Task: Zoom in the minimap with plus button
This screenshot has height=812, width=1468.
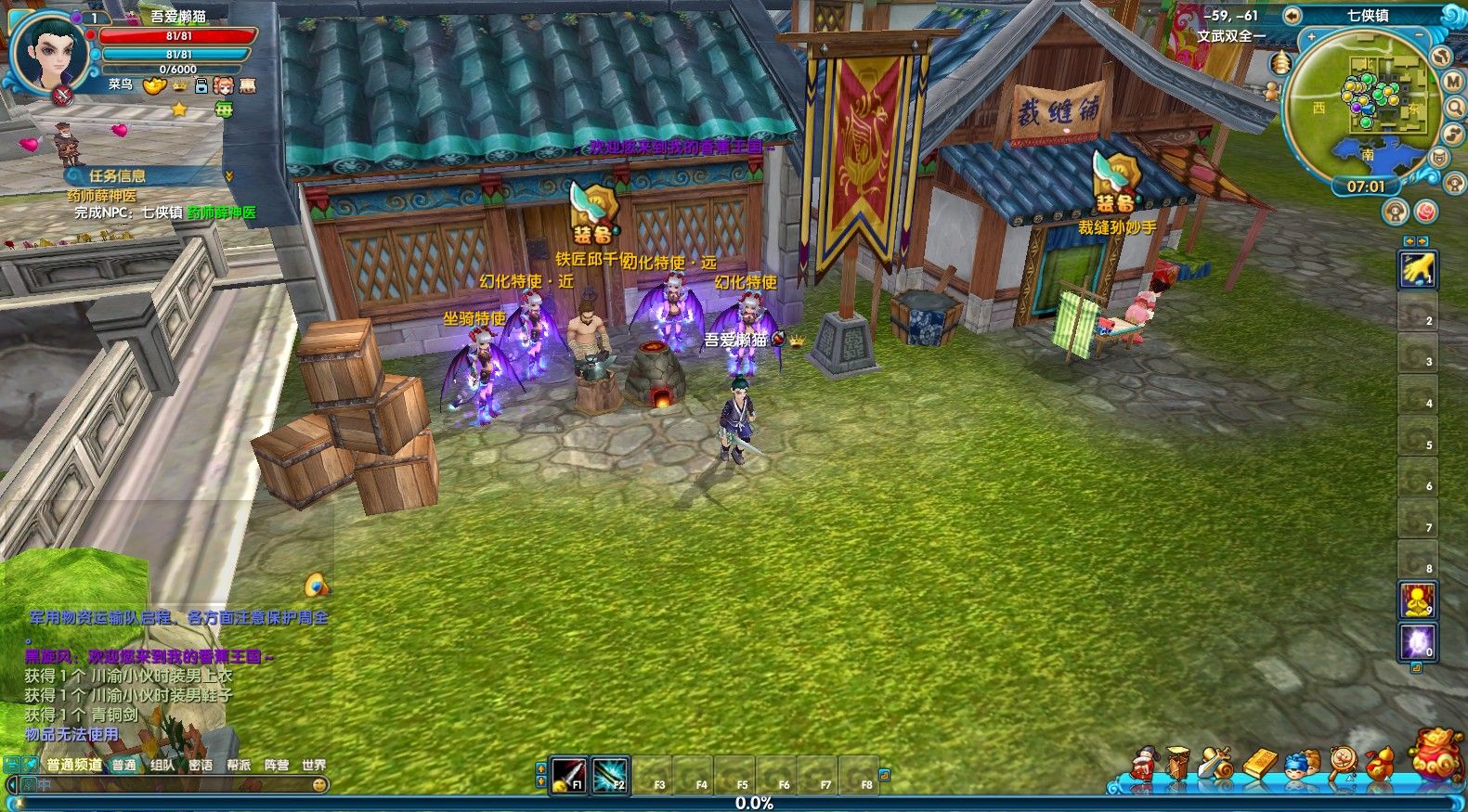Action: pos(1312,37)
